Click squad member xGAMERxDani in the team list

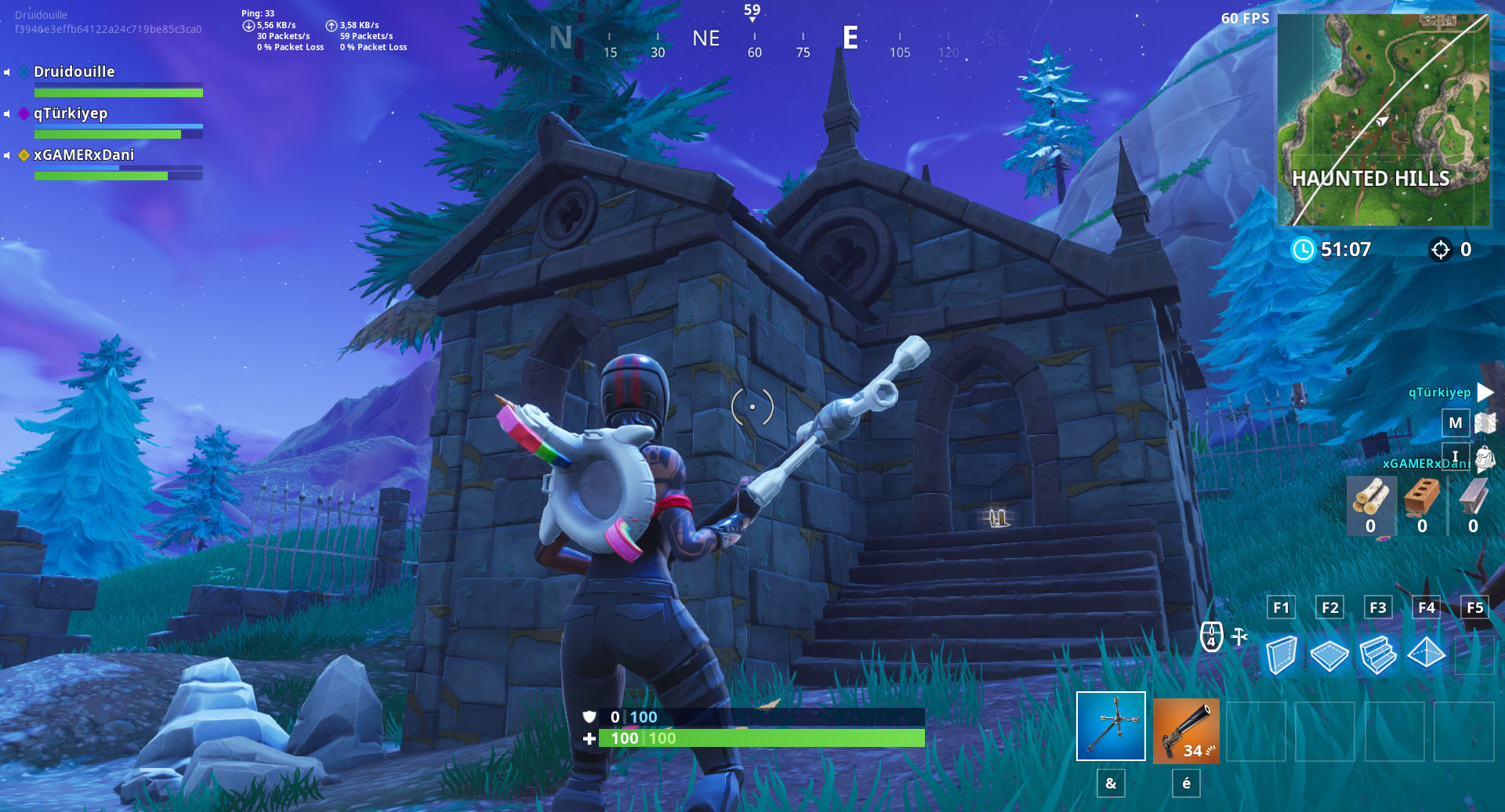tap(84, 155)
